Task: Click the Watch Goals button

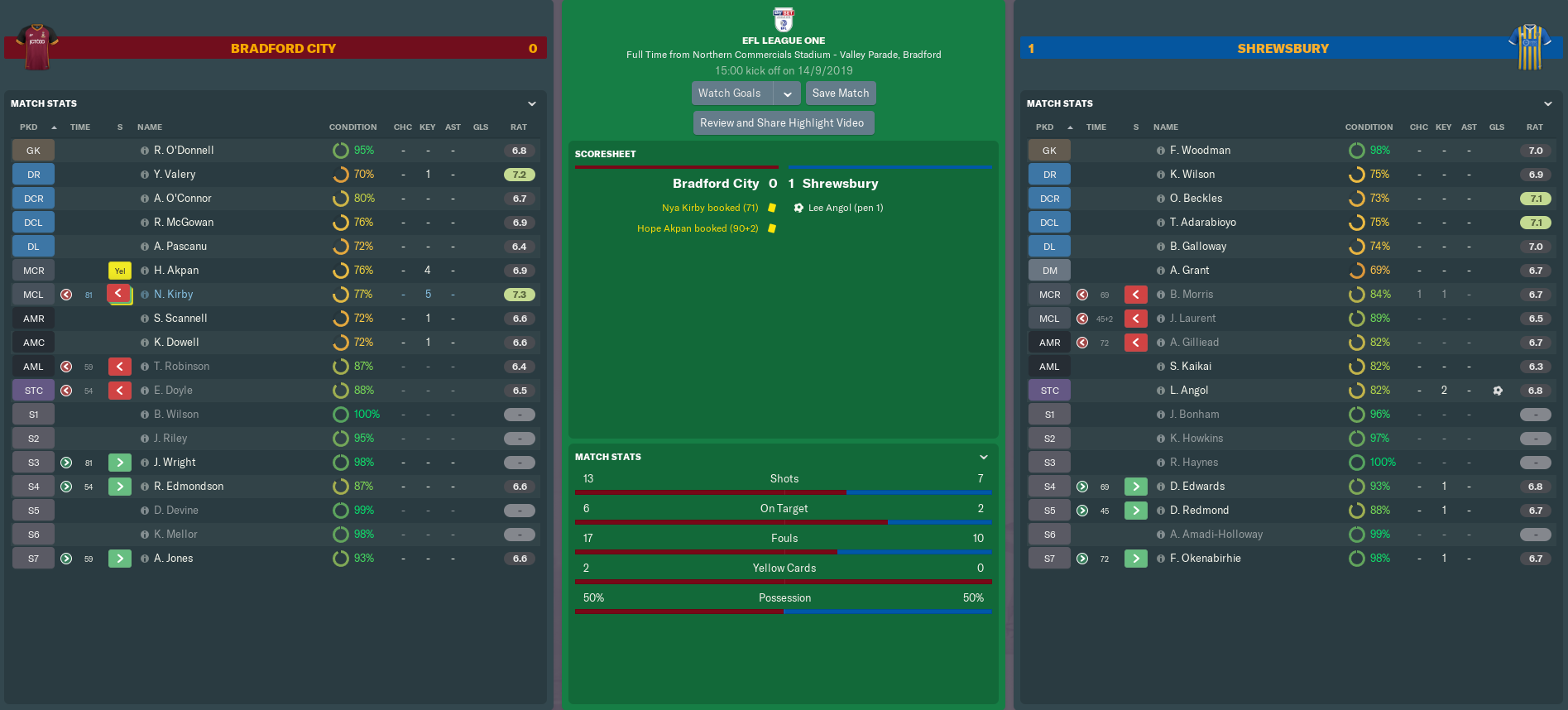Action: tap(731, 94)
